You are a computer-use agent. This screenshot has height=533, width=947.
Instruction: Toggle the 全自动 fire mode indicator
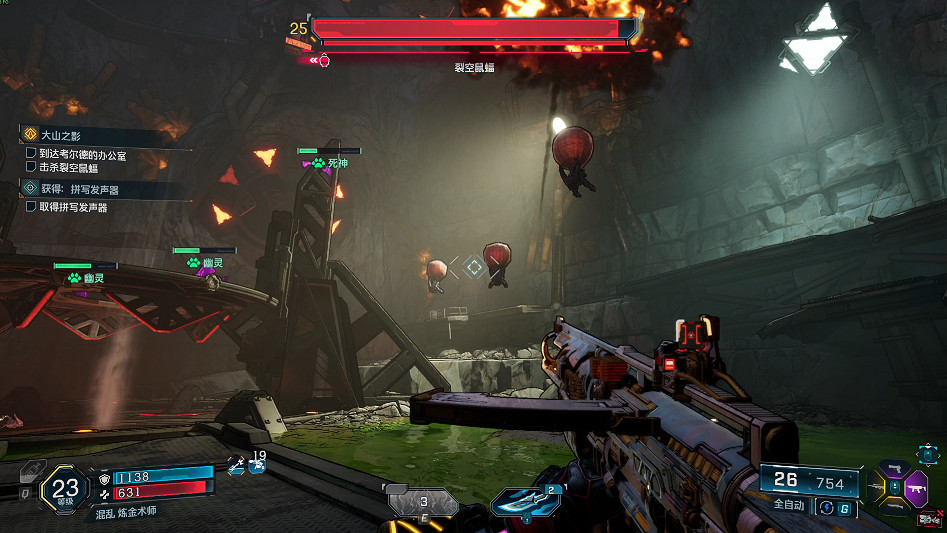[787, 505]
